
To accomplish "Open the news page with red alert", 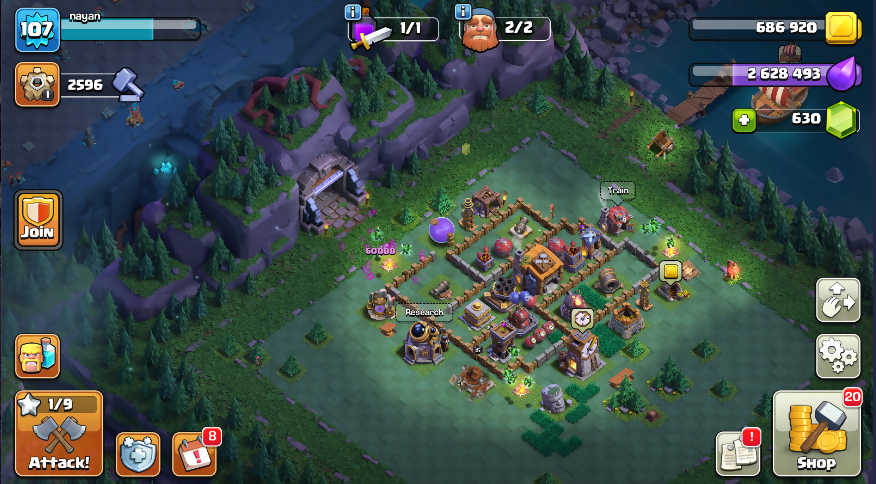I will pyautogui.click(x=738, y=454).
